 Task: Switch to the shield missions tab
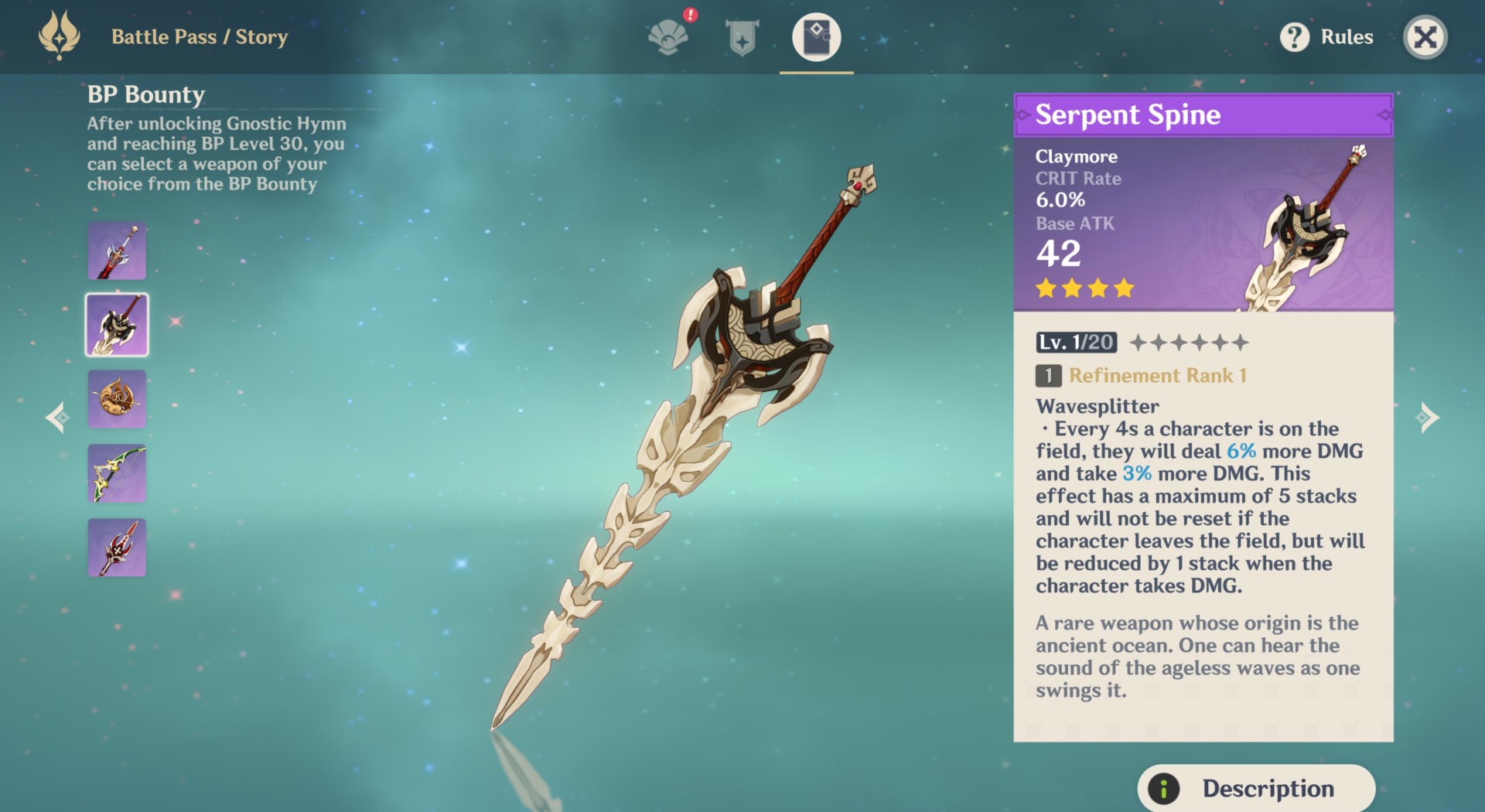pyautogui.click(x=742, y=37)
